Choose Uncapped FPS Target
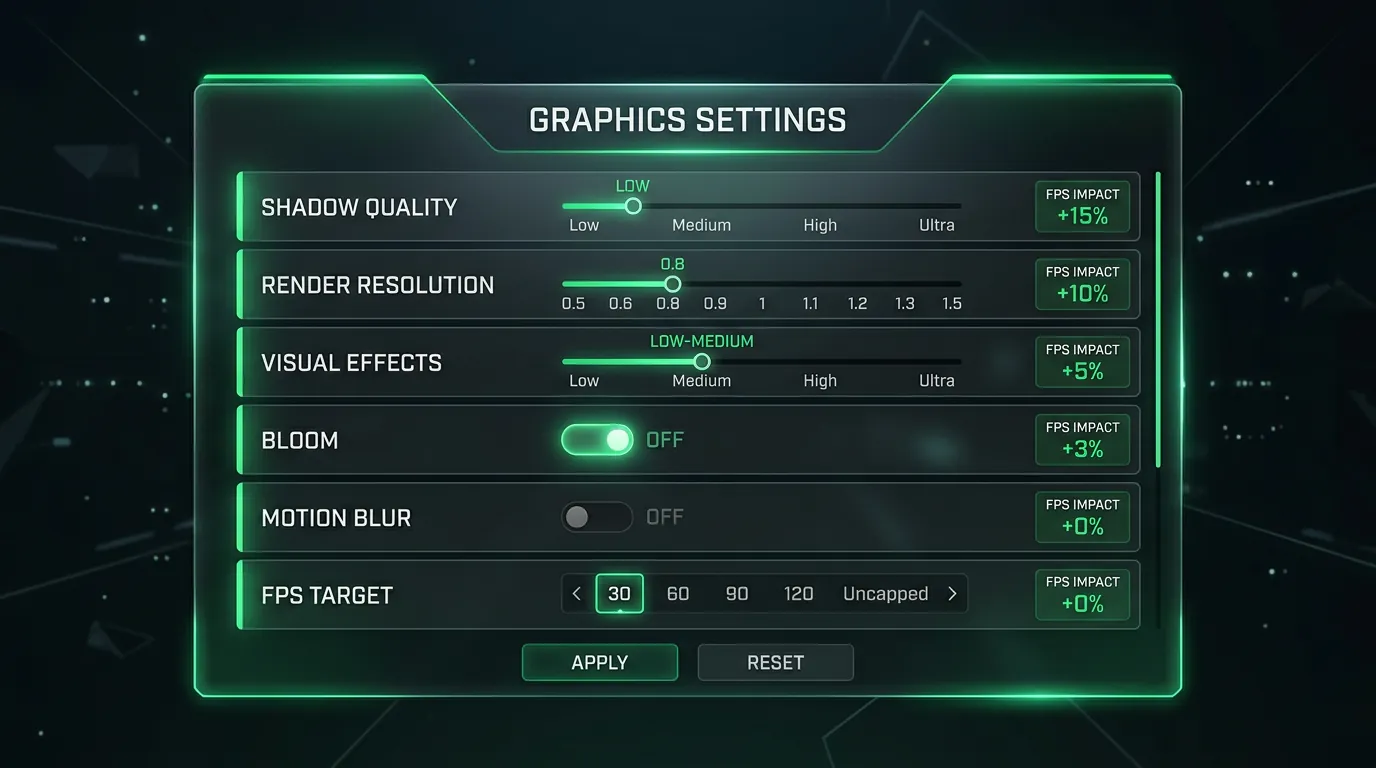 point(885,593)
